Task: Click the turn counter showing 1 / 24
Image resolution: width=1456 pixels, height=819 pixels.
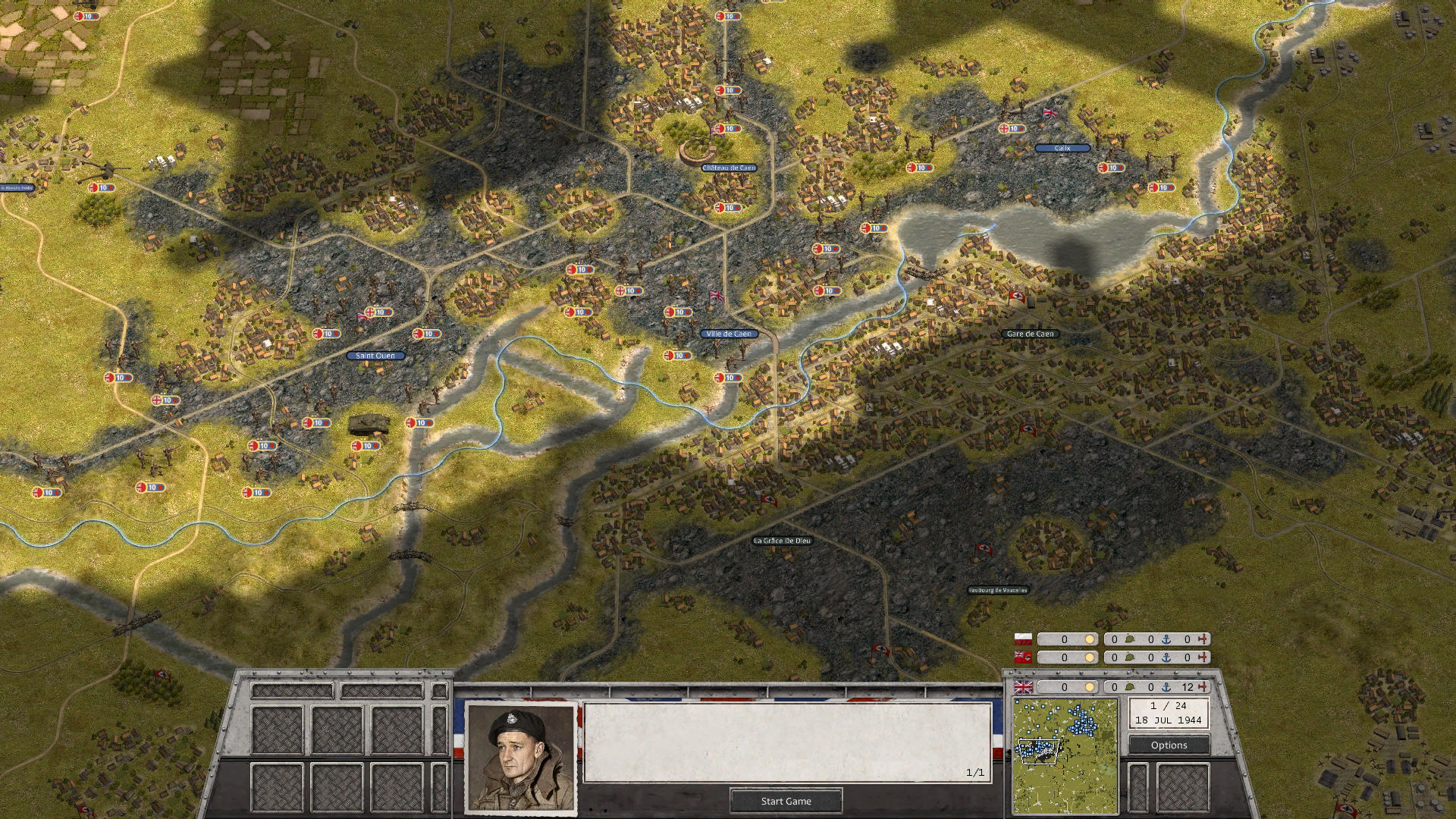Action: coord(1169,706)
